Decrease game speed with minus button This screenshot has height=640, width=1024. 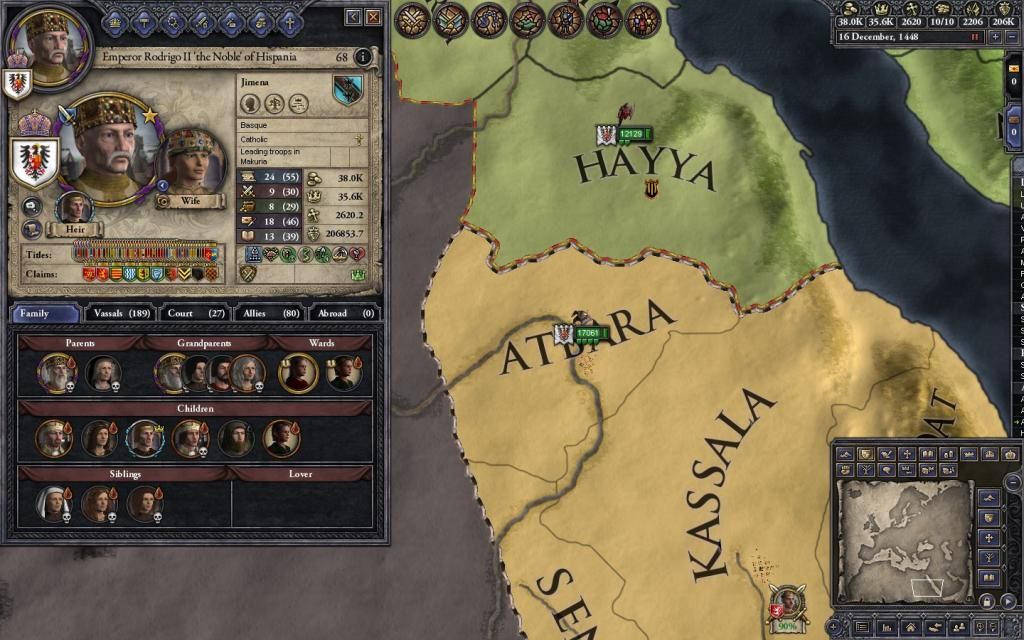click(1012, 37)
